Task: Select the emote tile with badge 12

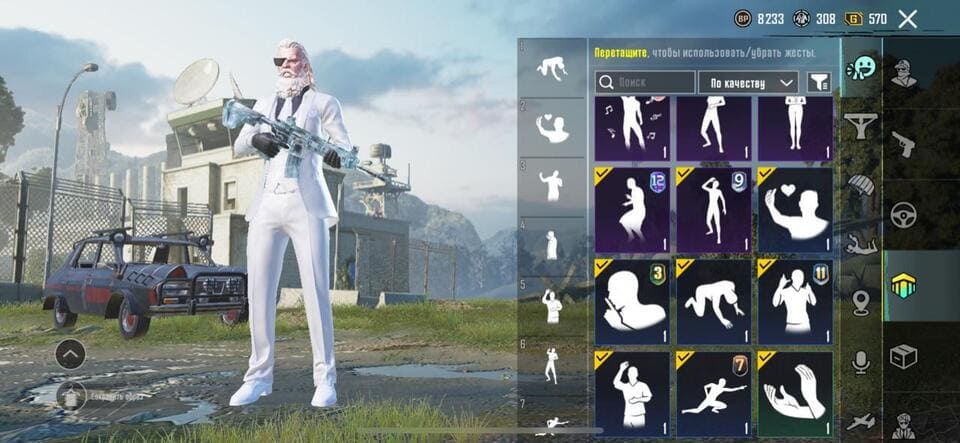Action: (x=632, y=211)
